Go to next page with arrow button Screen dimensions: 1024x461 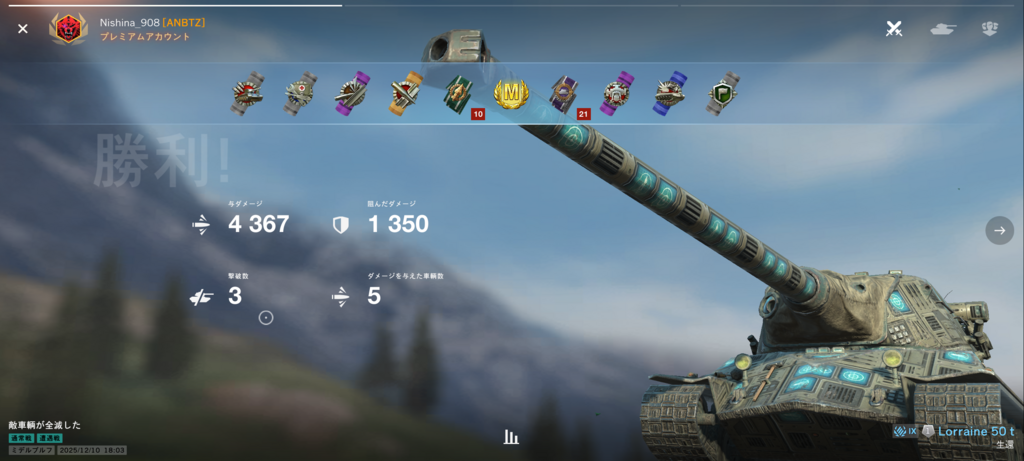coord(999,230)
